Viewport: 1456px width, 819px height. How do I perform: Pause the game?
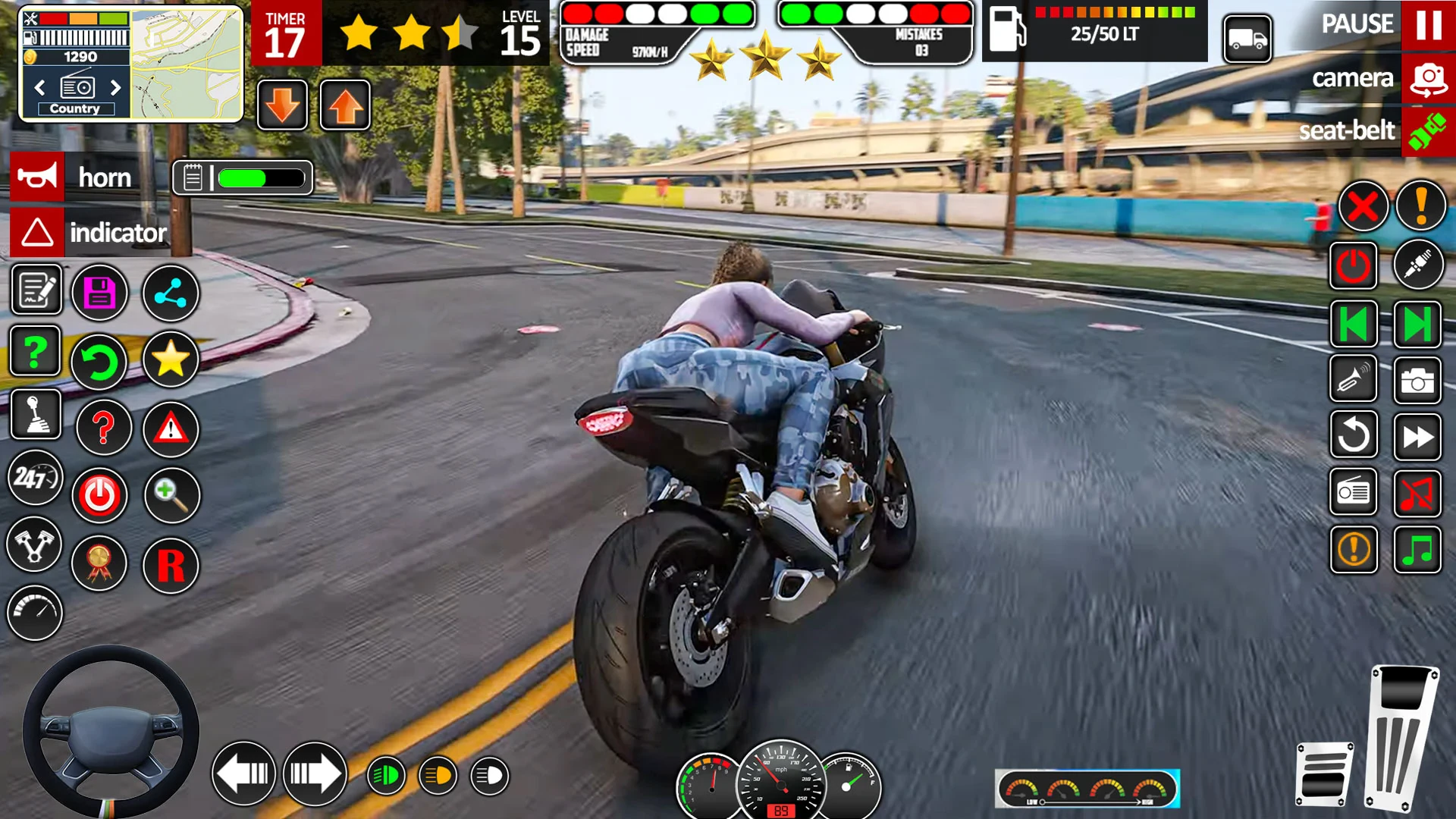click(x=1428, y=25)
